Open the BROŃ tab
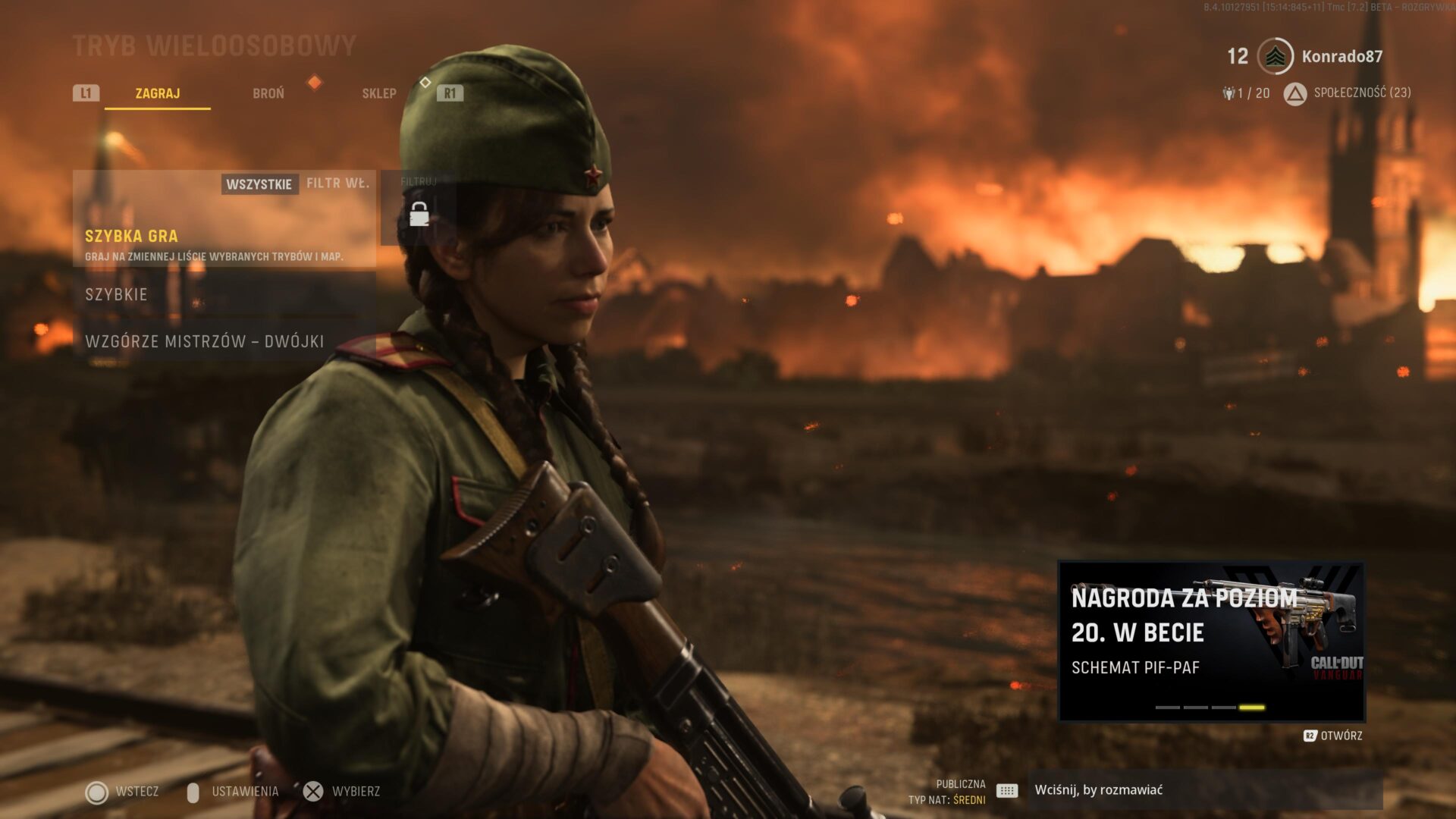1456x819 pixels. (268, 93)
